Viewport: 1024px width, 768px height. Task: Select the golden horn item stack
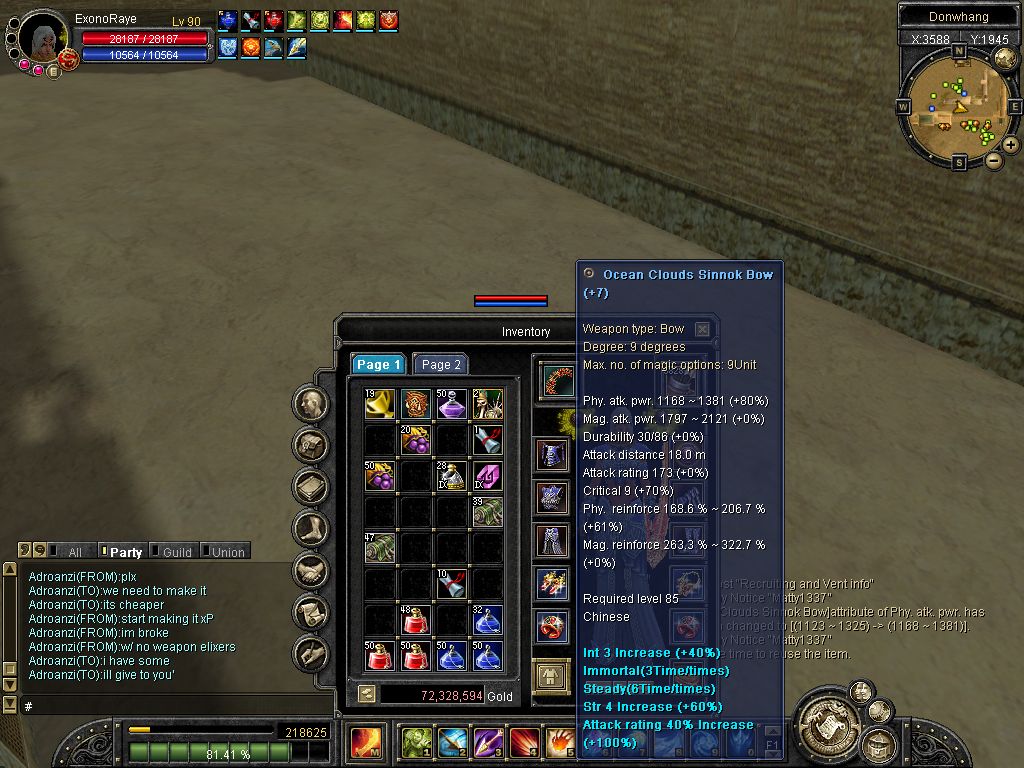379,404
